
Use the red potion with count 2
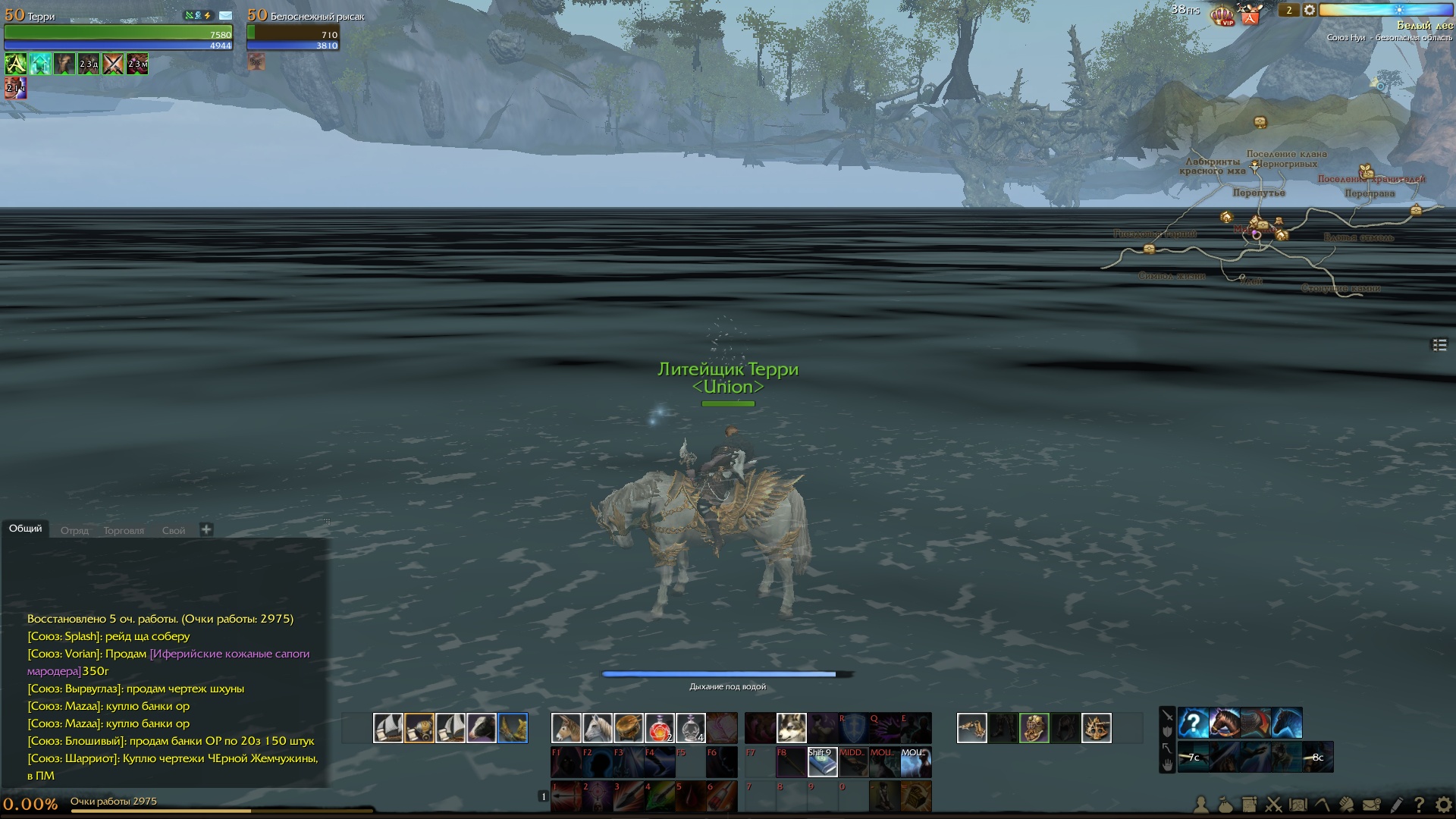[659, 728]
